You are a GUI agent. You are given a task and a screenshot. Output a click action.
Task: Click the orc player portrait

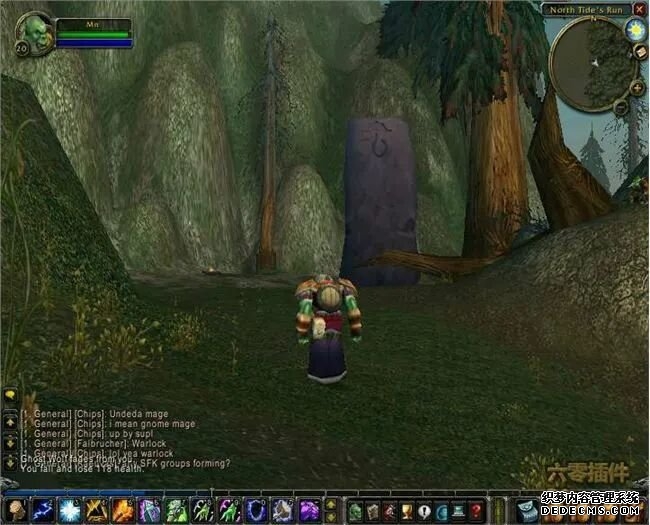click(x=35, y=31)
